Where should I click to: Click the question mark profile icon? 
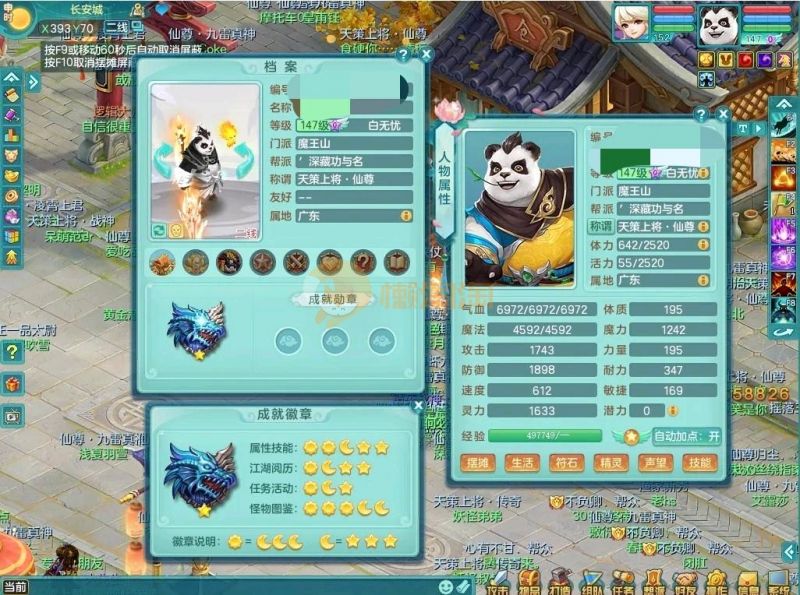tap(363, 262)
